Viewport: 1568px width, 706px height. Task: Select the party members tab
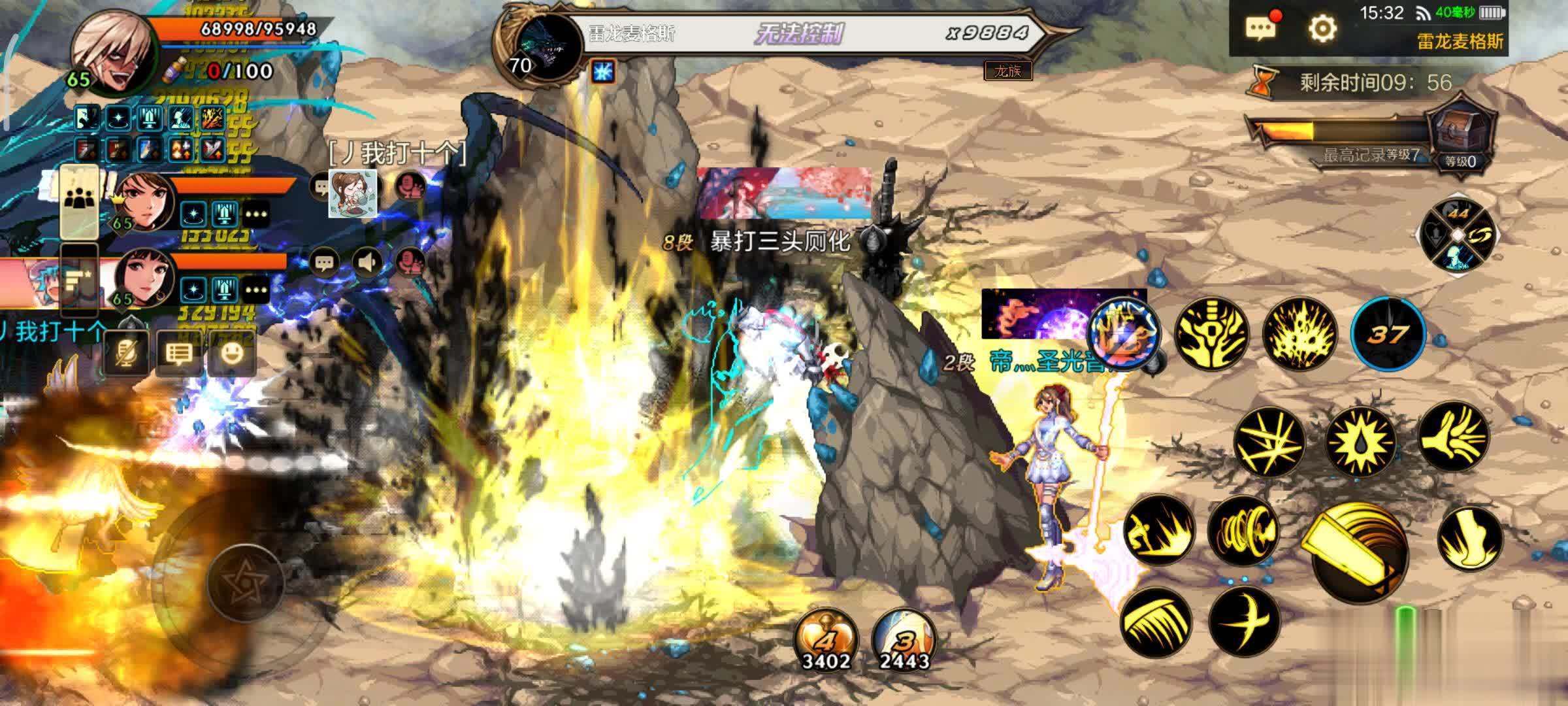[x=80, y=201]
